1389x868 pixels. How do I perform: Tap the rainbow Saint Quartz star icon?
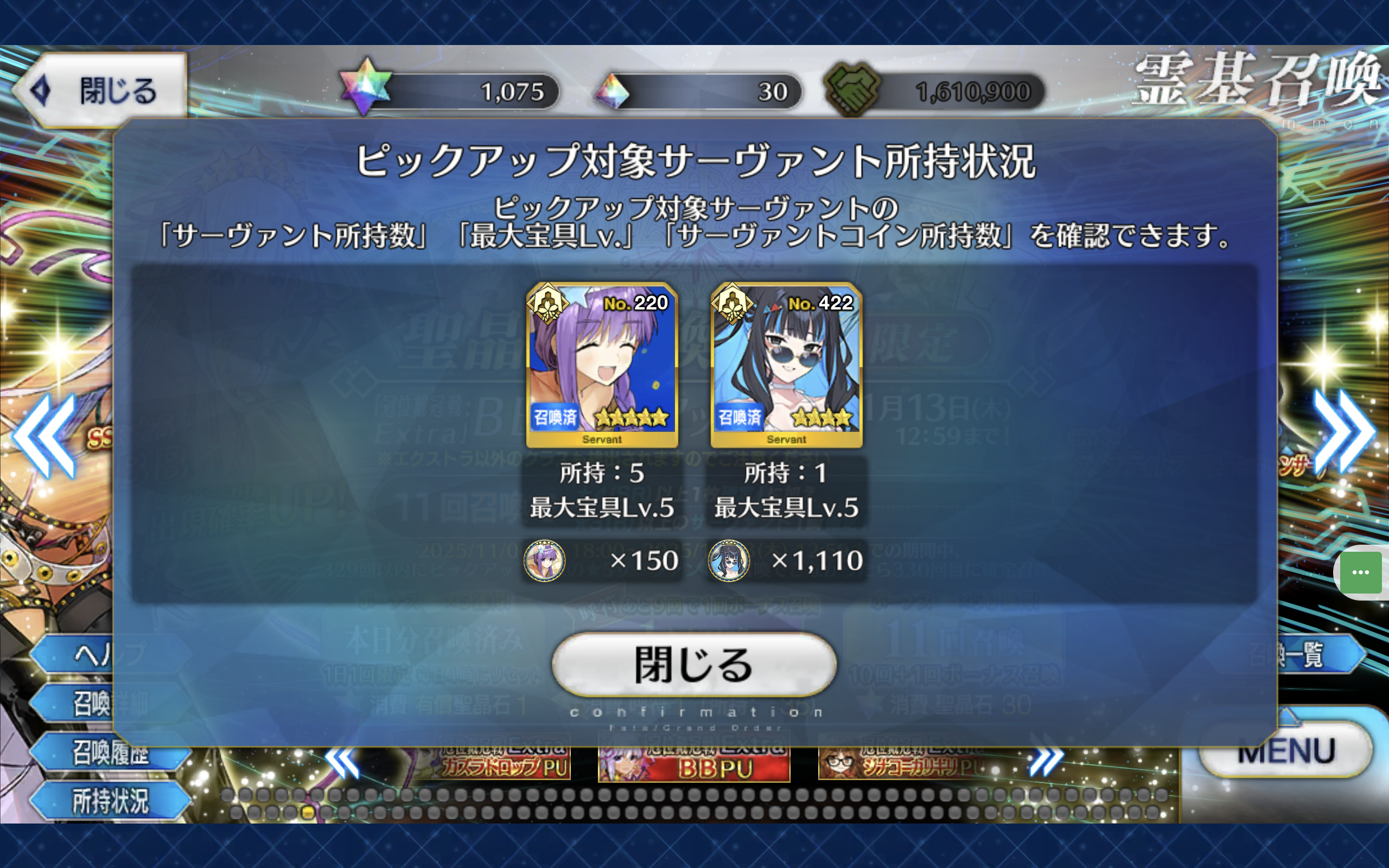point(365,87)
